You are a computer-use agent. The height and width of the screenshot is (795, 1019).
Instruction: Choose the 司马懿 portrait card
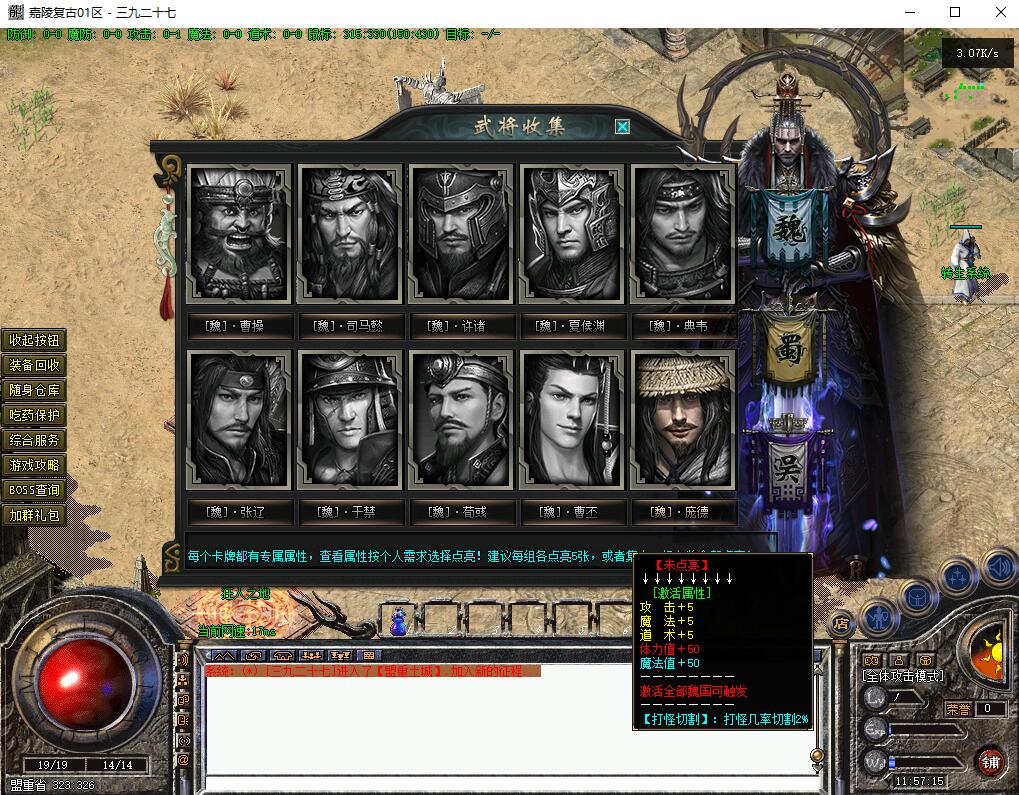point(350,234)
